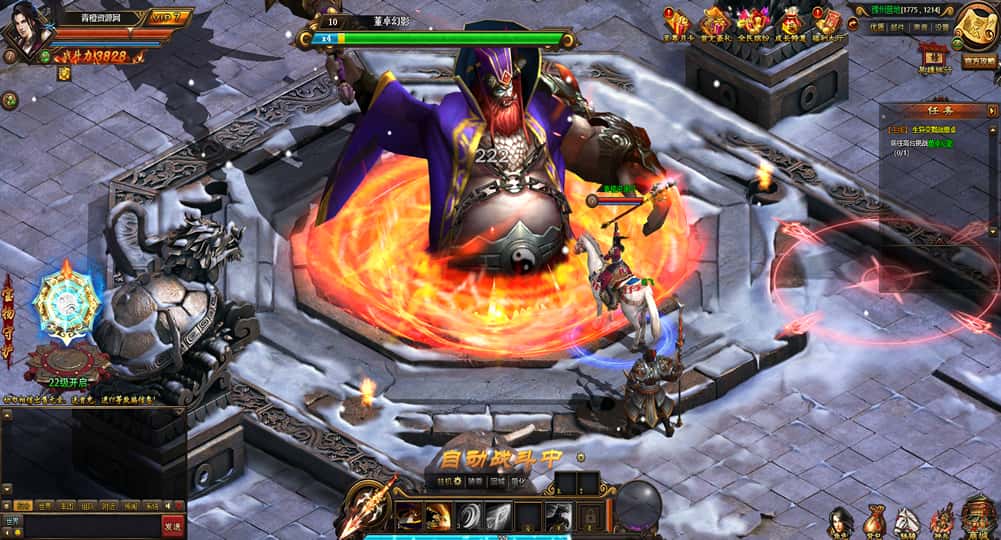Activate the whirlwind spiral skill
The image size is (1001, 540).
468,516
